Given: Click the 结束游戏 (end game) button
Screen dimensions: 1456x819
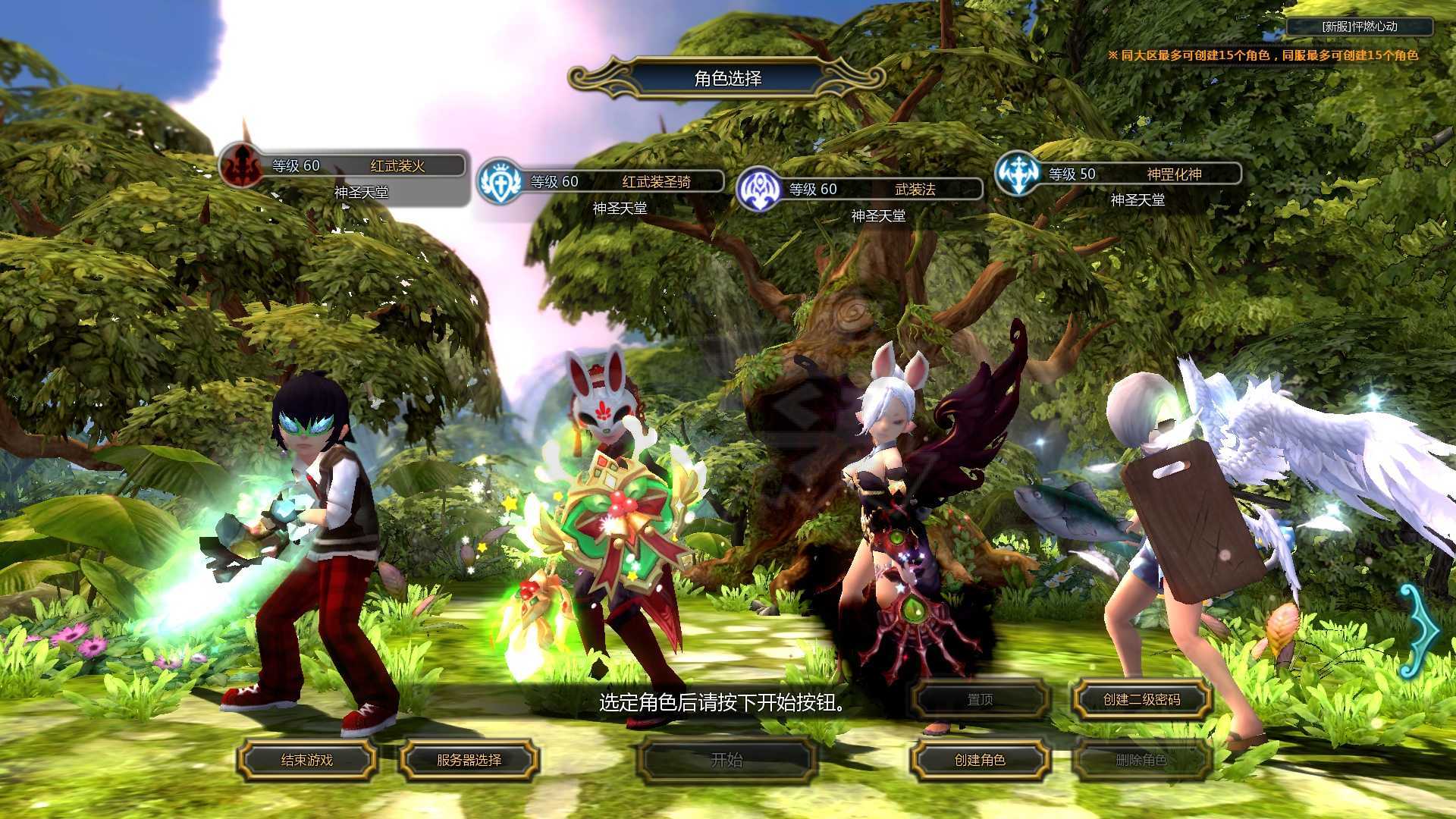Looking at the screenshot, I should [x=307, y=760].
